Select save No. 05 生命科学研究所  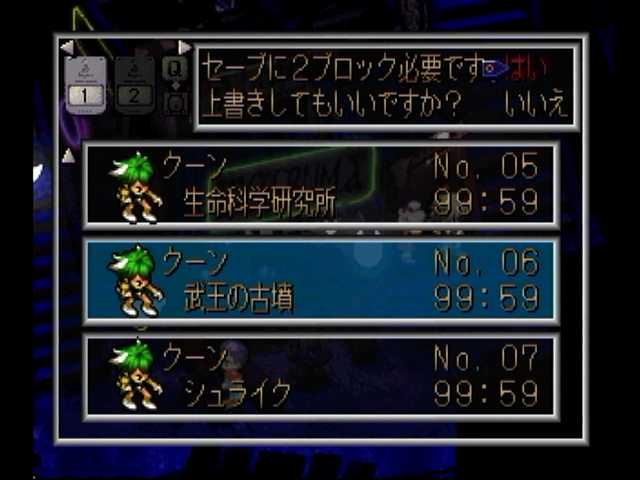point(320,185)
